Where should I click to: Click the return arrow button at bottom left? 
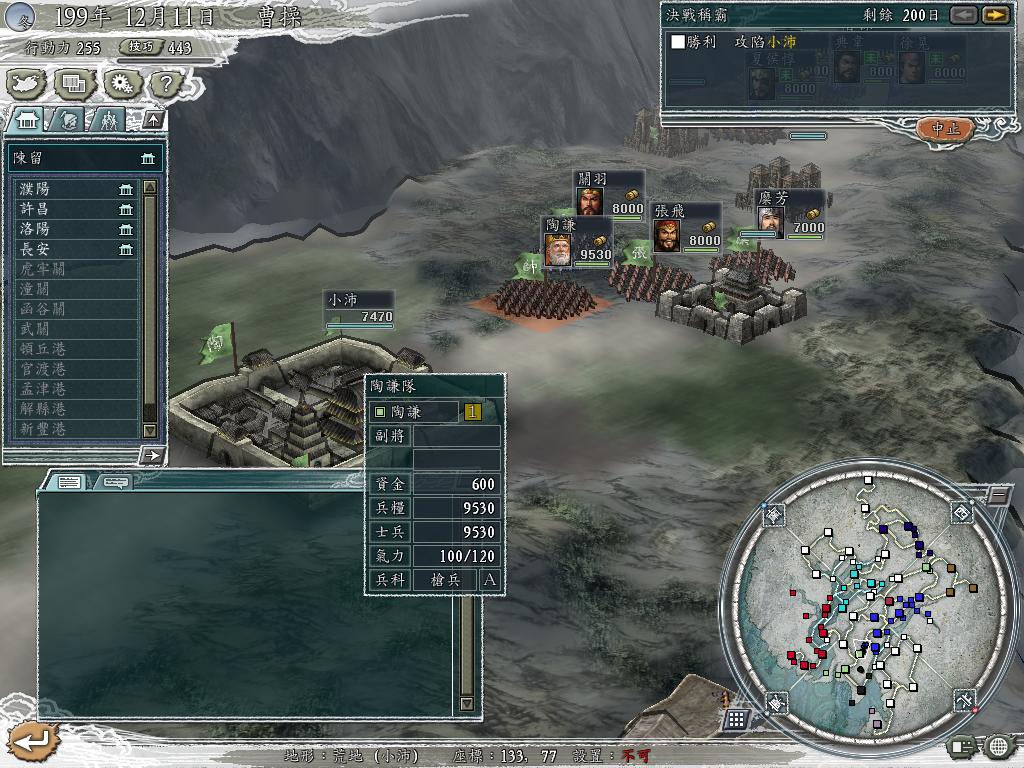coord(33,741)
